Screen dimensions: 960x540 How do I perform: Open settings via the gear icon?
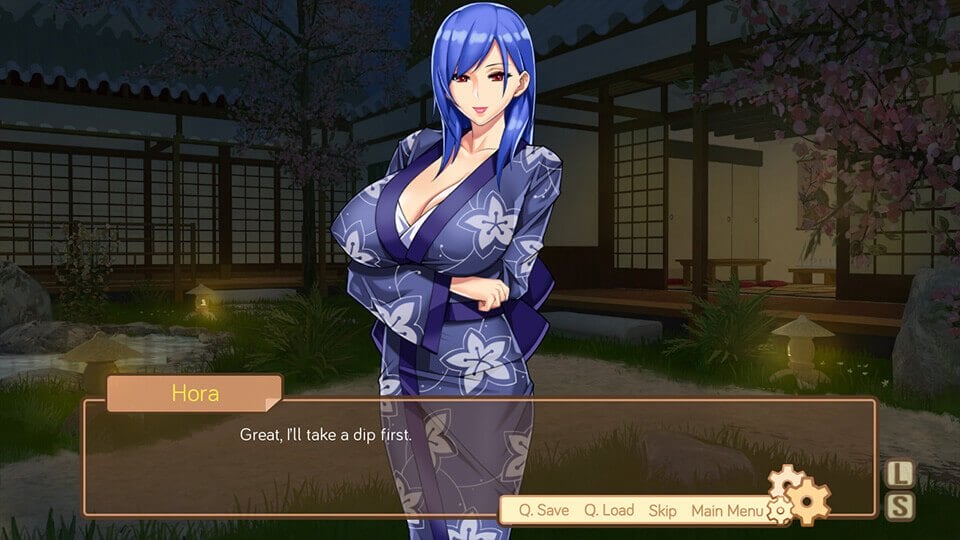coord(800,496)
